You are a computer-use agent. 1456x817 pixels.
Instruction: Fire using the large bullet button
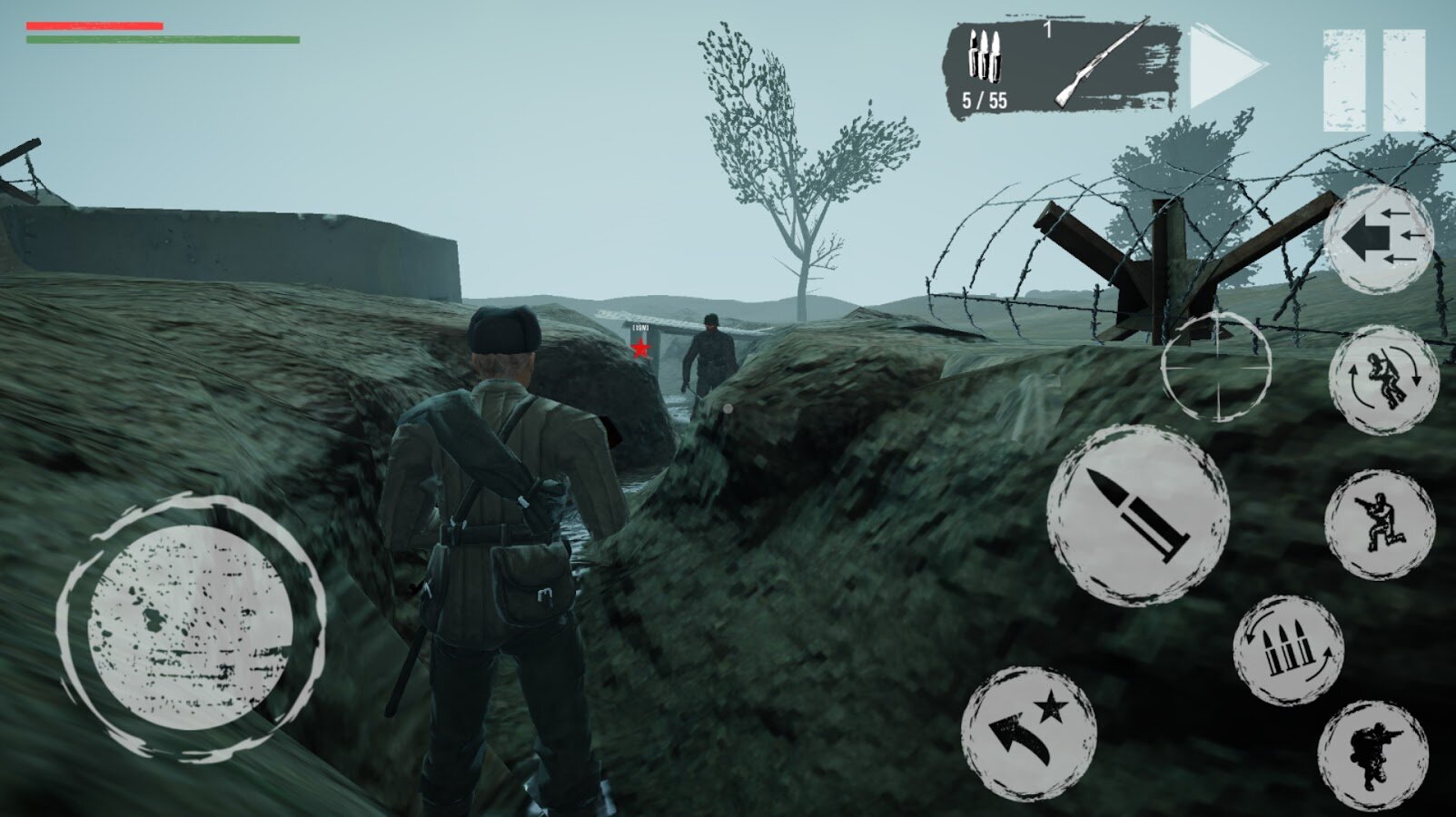click(x=1138, y=515)
